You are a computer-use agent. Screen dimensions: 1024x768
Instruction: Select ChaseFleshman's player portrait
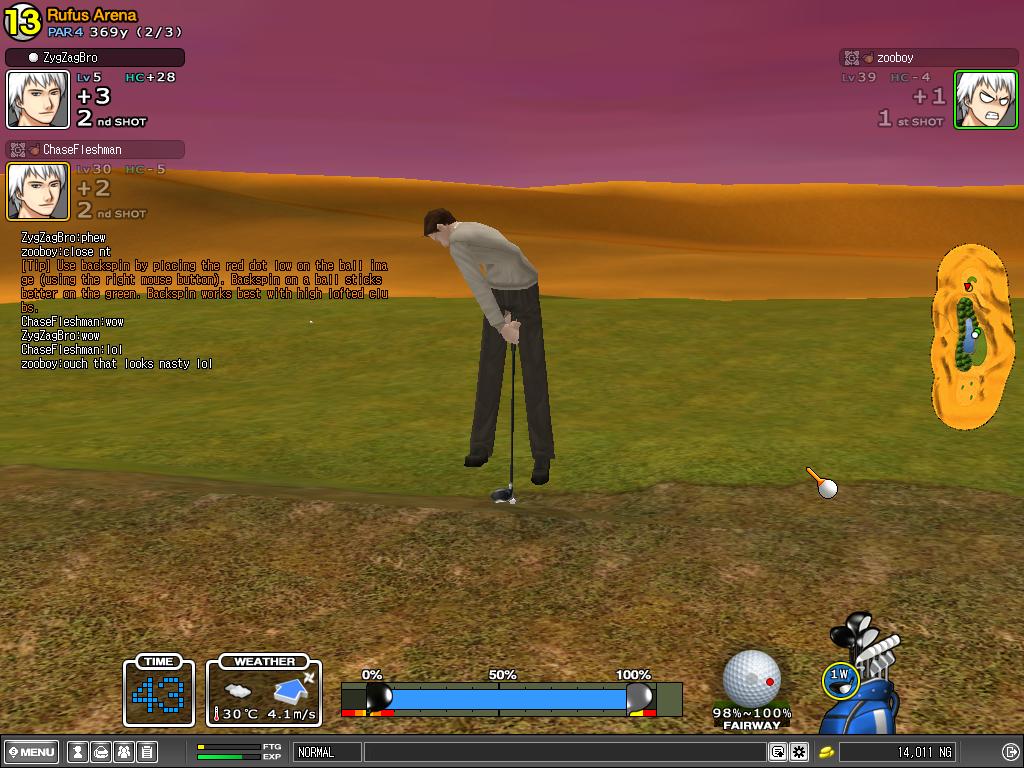38,191
